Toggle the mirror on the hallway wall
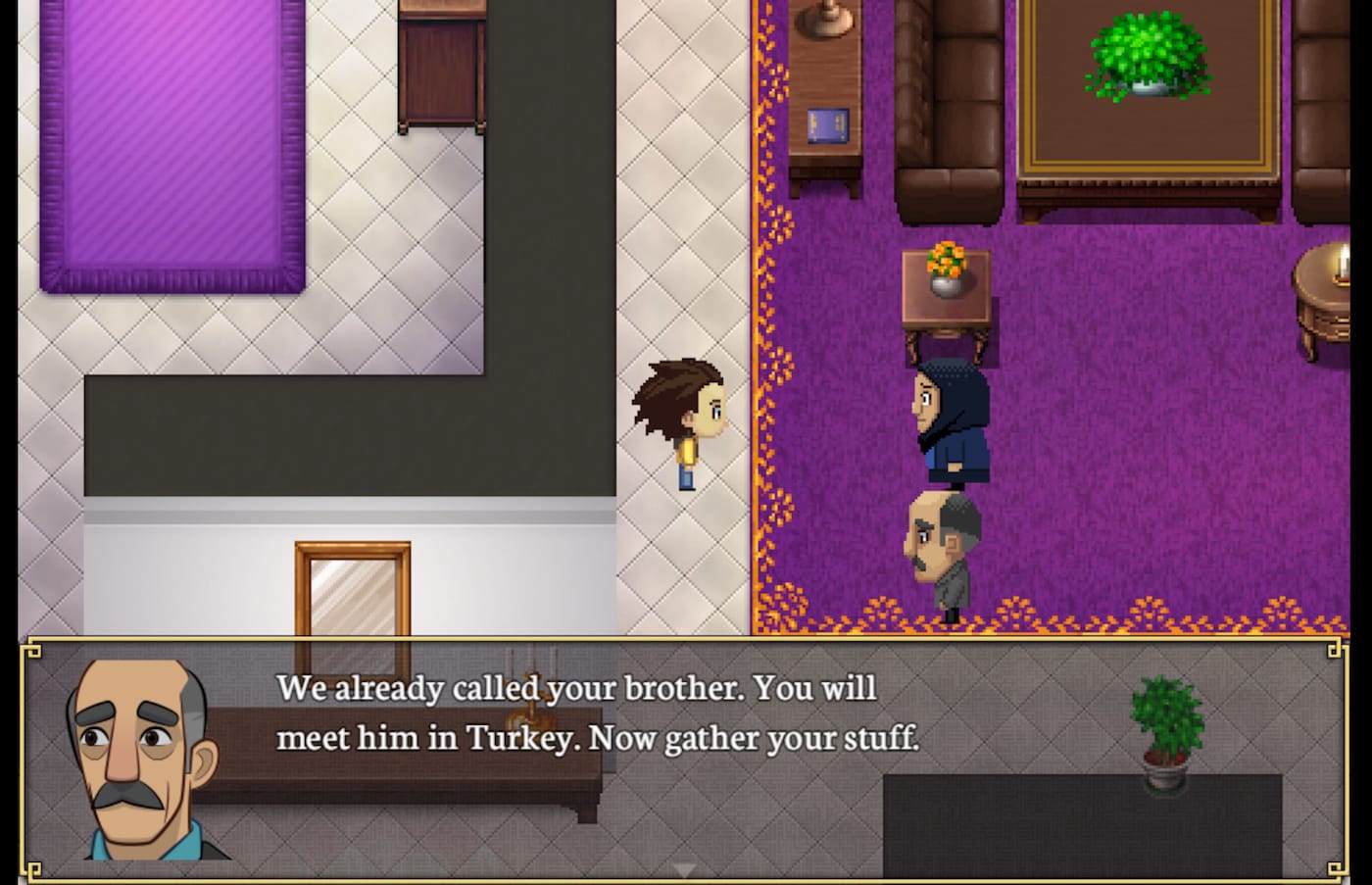 [x=353, y=588]
